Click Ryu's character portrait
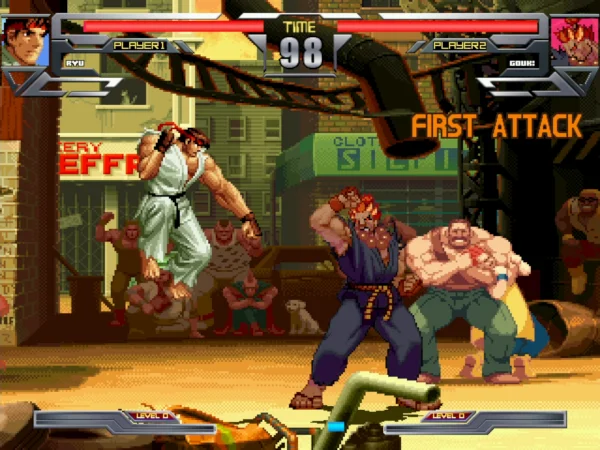600x450 pixels. click(24, 40)
